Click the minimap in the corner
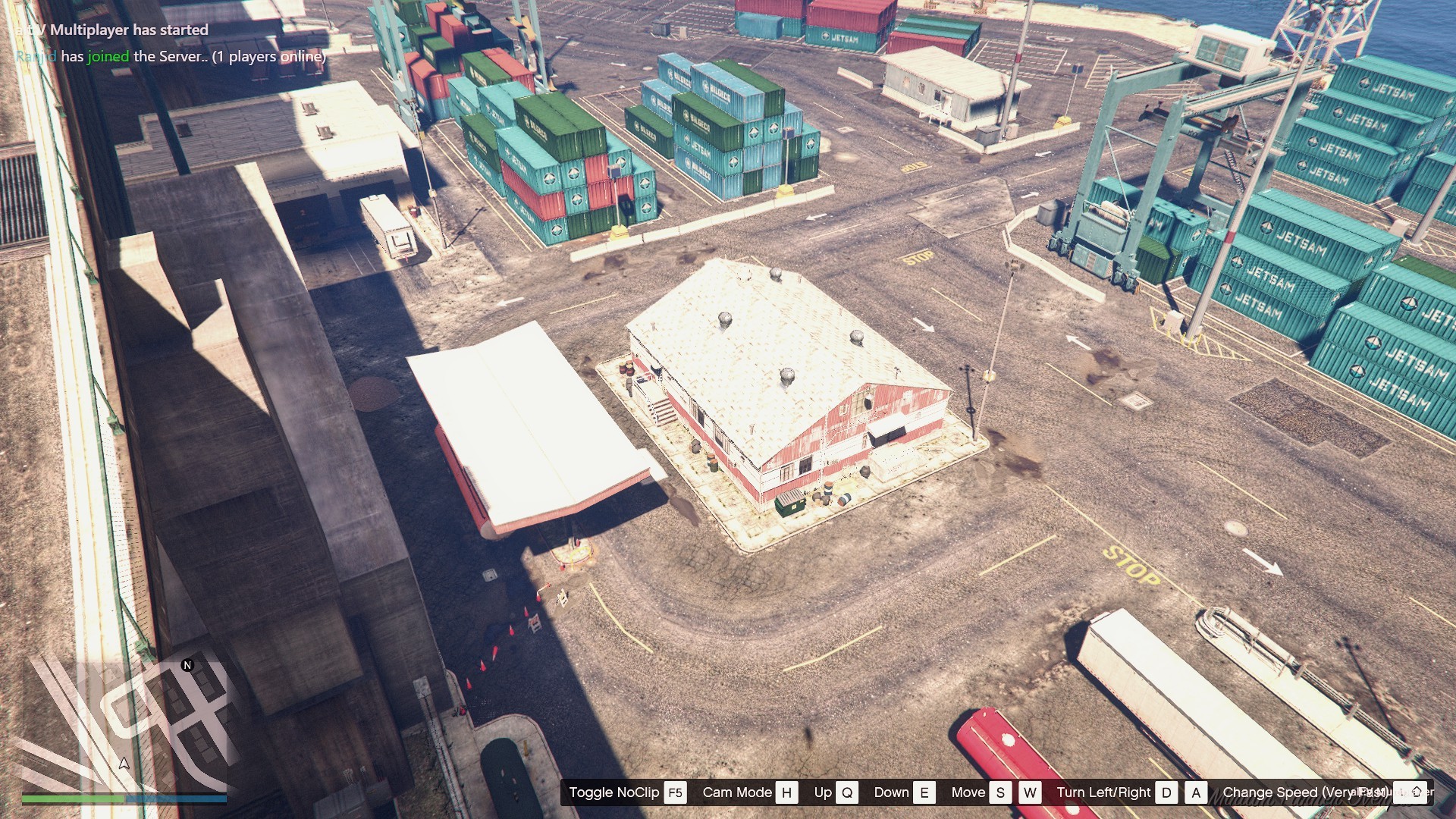Screen dimensions: 1456x819 click(124, 724)
